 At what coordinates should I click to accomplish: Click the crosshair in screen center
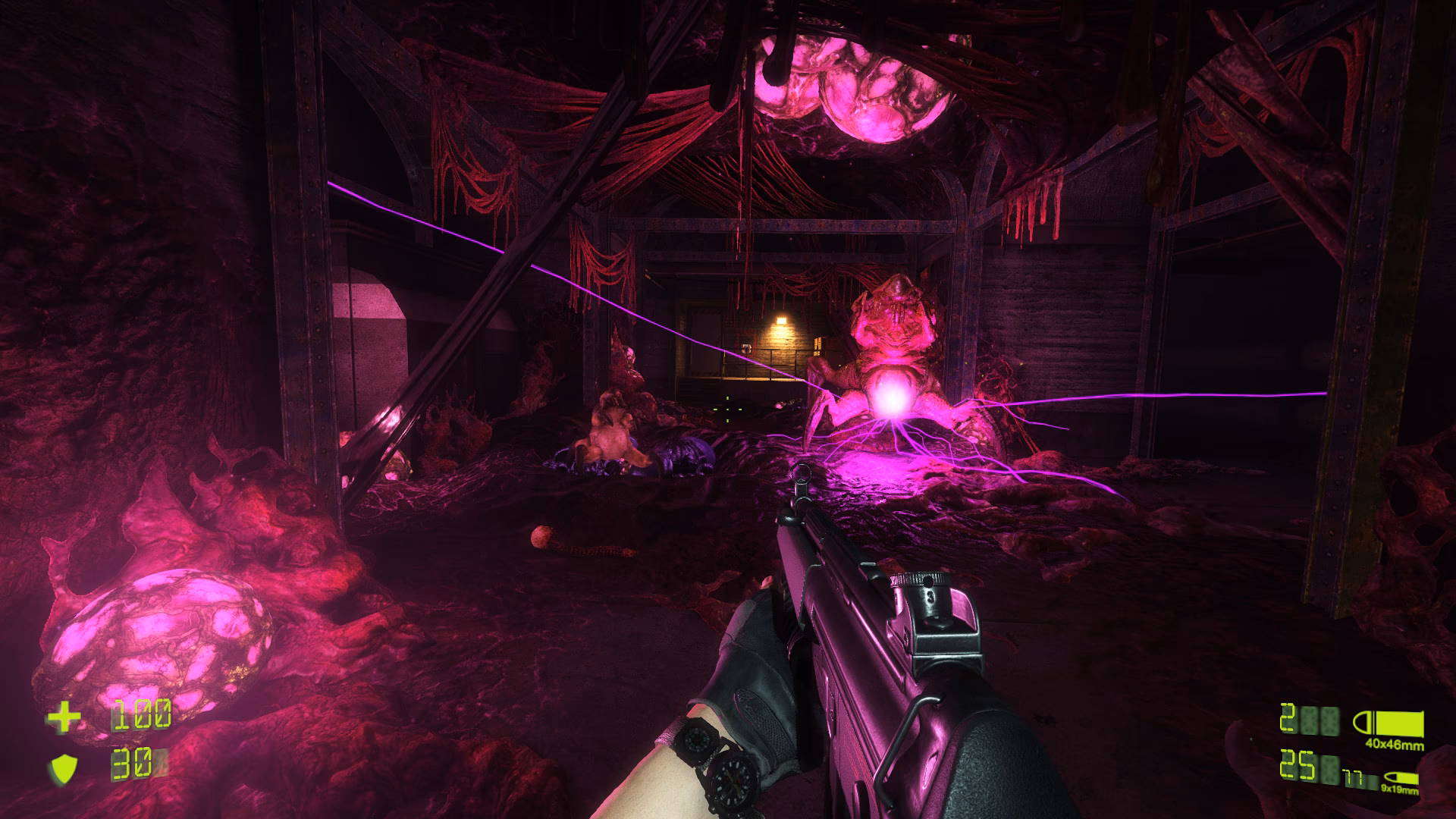point(728,409)
